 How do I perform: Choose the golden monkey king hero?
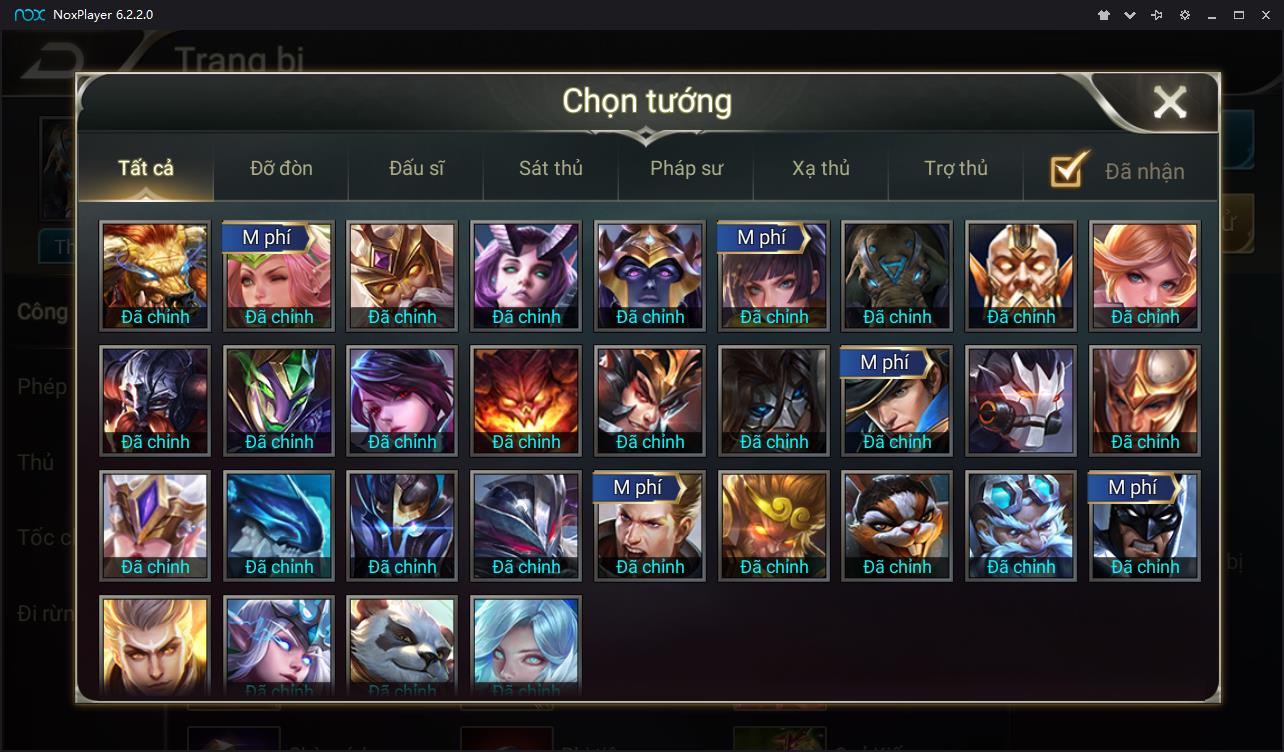point(774,525)
